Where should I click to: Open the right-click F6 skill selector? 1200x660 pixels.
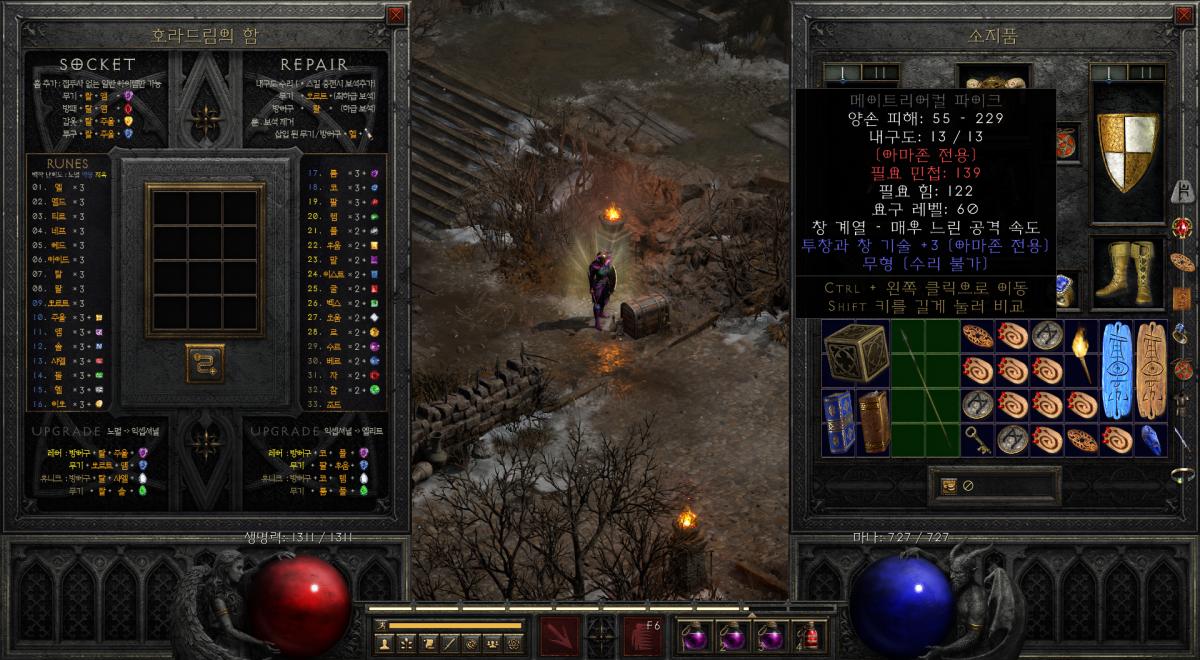pos(642,636)
